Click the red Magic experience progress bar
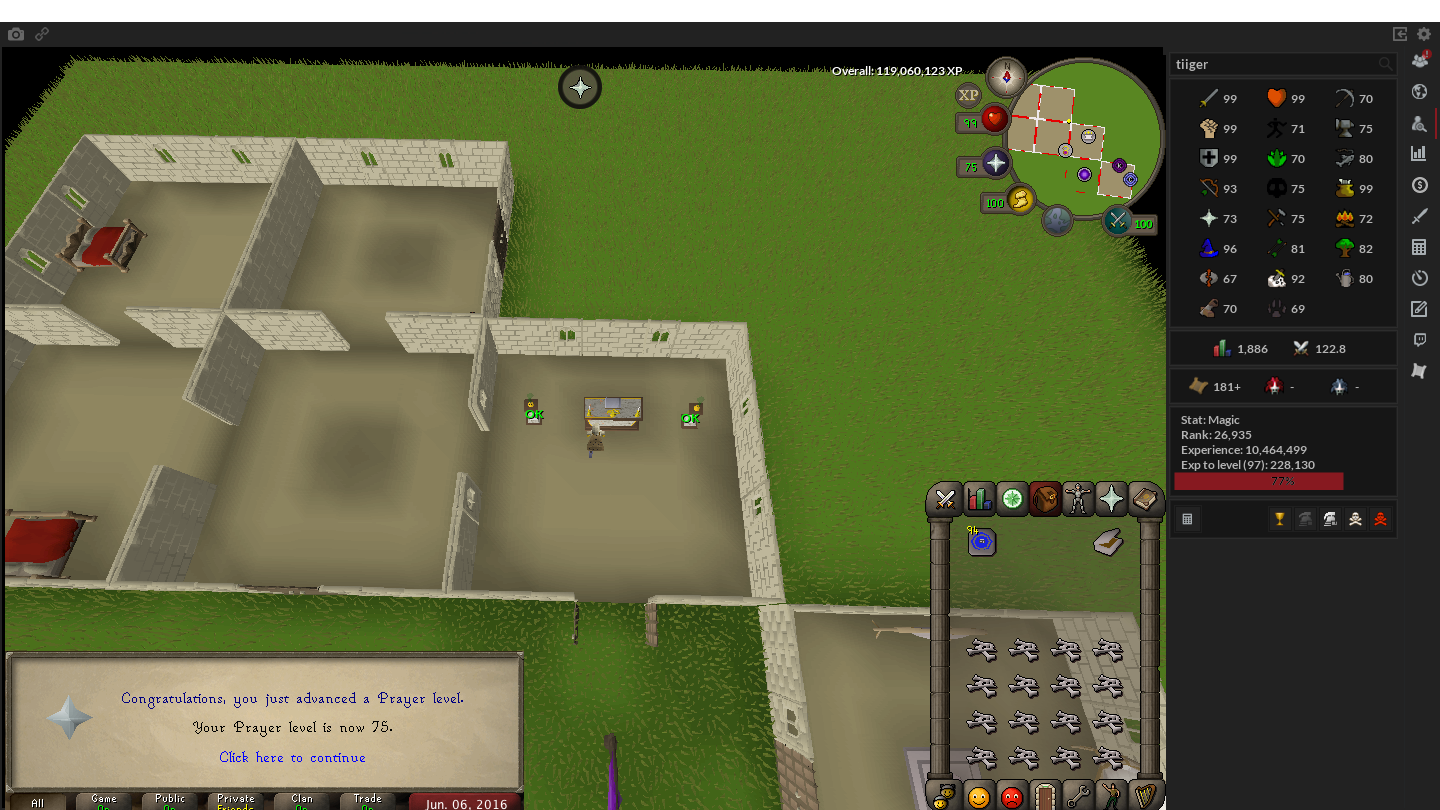 coord(1258,481)
